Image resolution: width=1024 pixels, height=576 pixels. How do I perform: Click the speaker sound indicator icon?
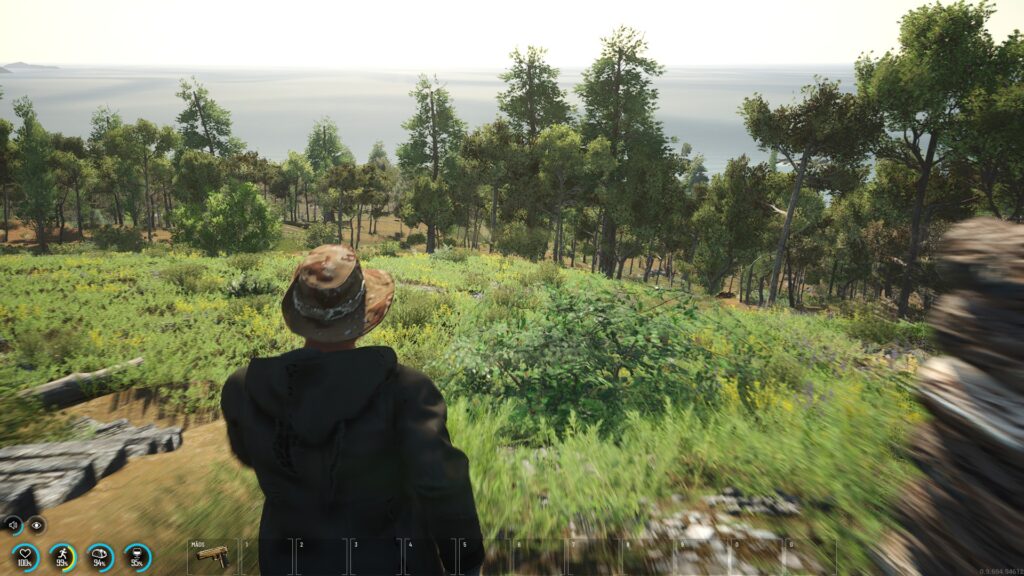[x=12, y=524]
